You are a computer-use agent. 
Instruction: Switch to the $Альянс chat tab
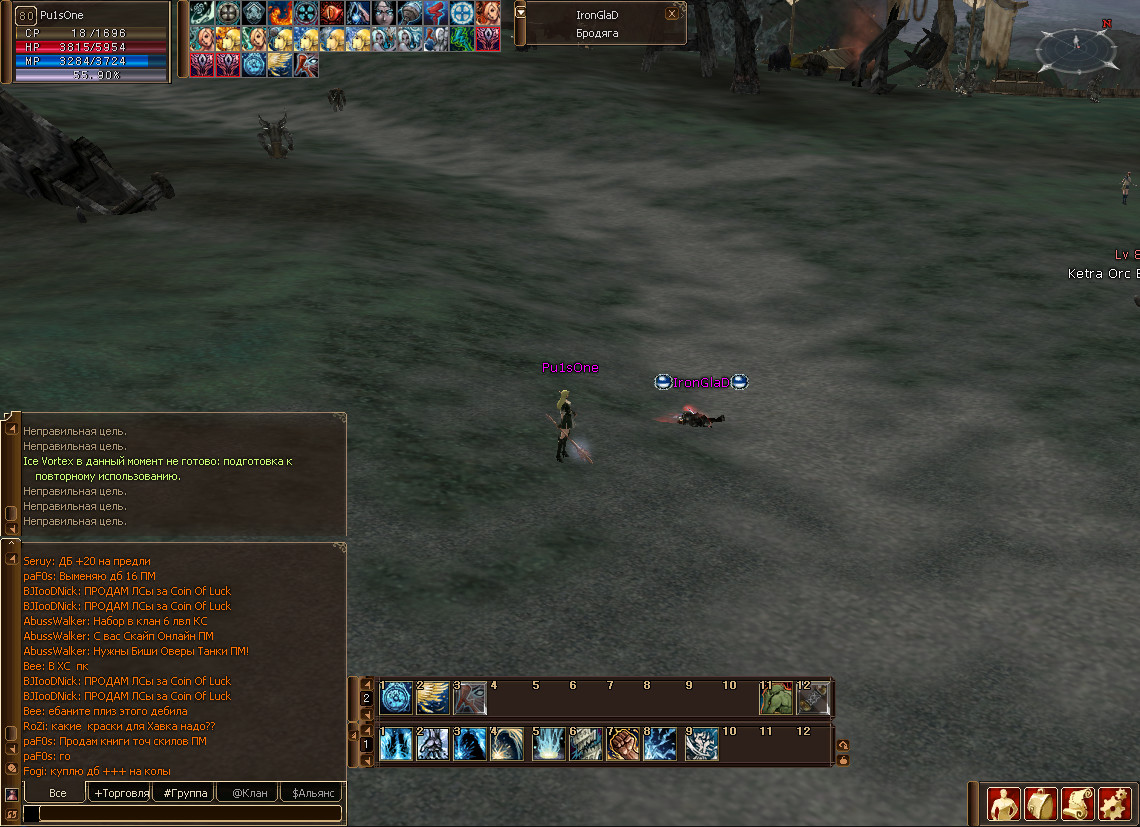(x=311, y=793)
